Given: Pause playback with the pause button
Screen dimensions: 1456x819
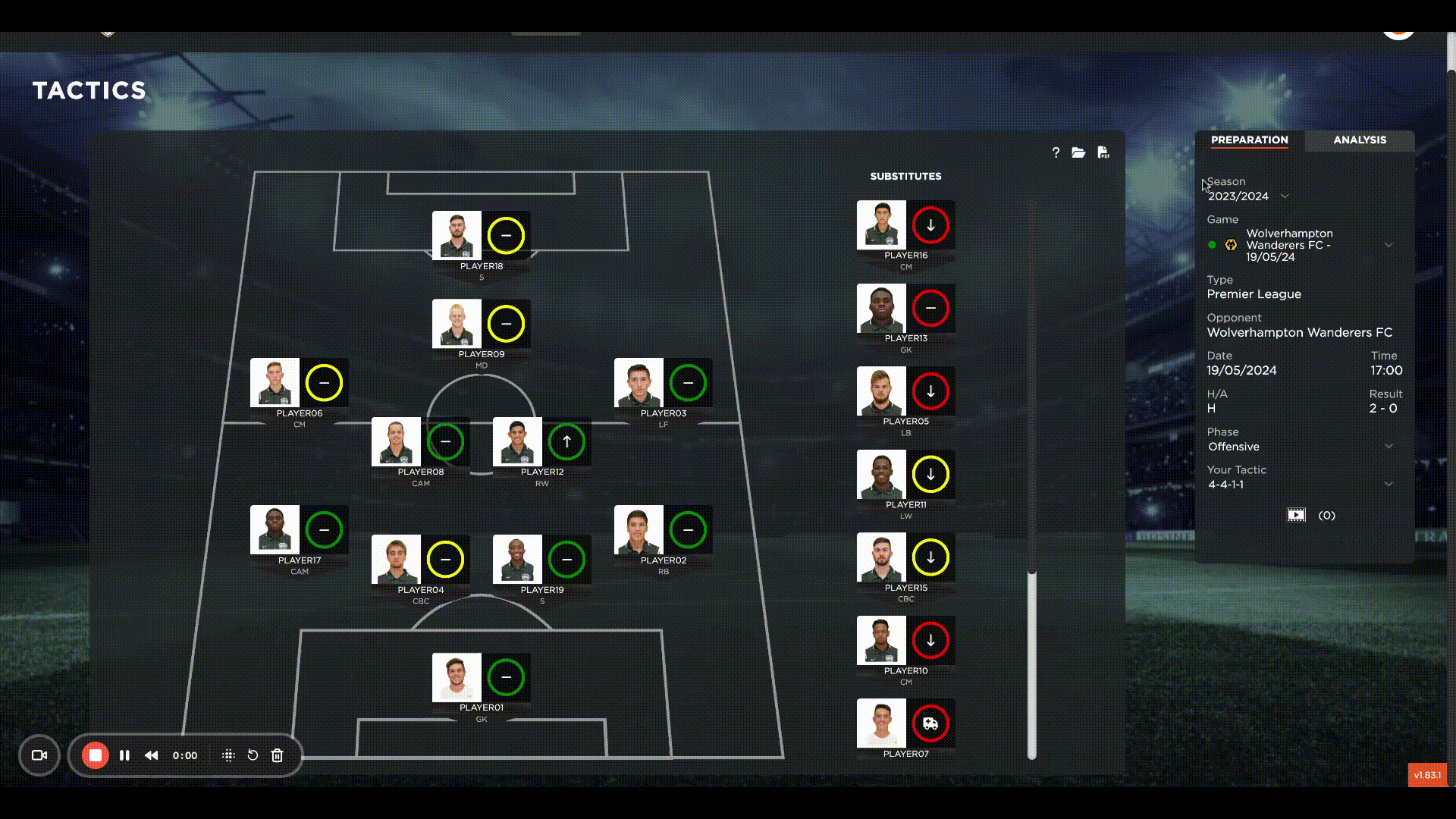Looking at the screenshot, I should click(124, 755).
